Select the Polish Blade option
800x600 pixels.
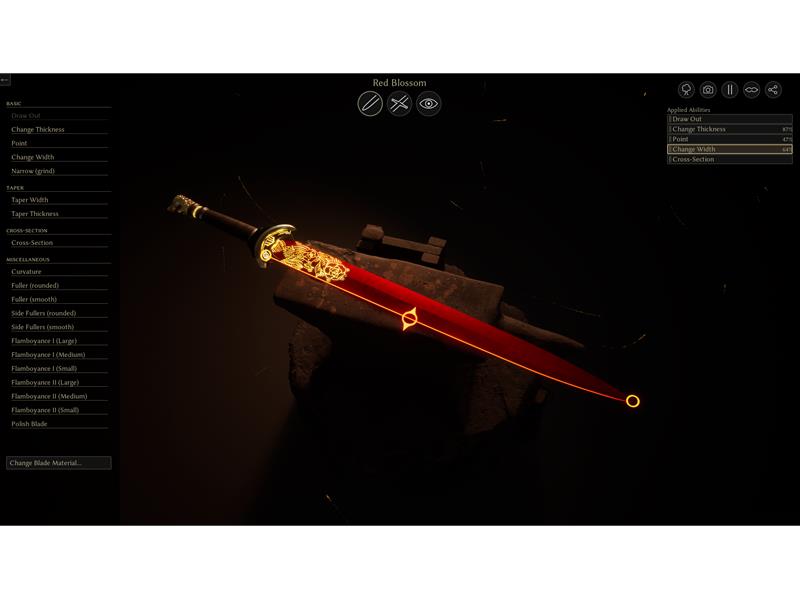tap(29, 424)
